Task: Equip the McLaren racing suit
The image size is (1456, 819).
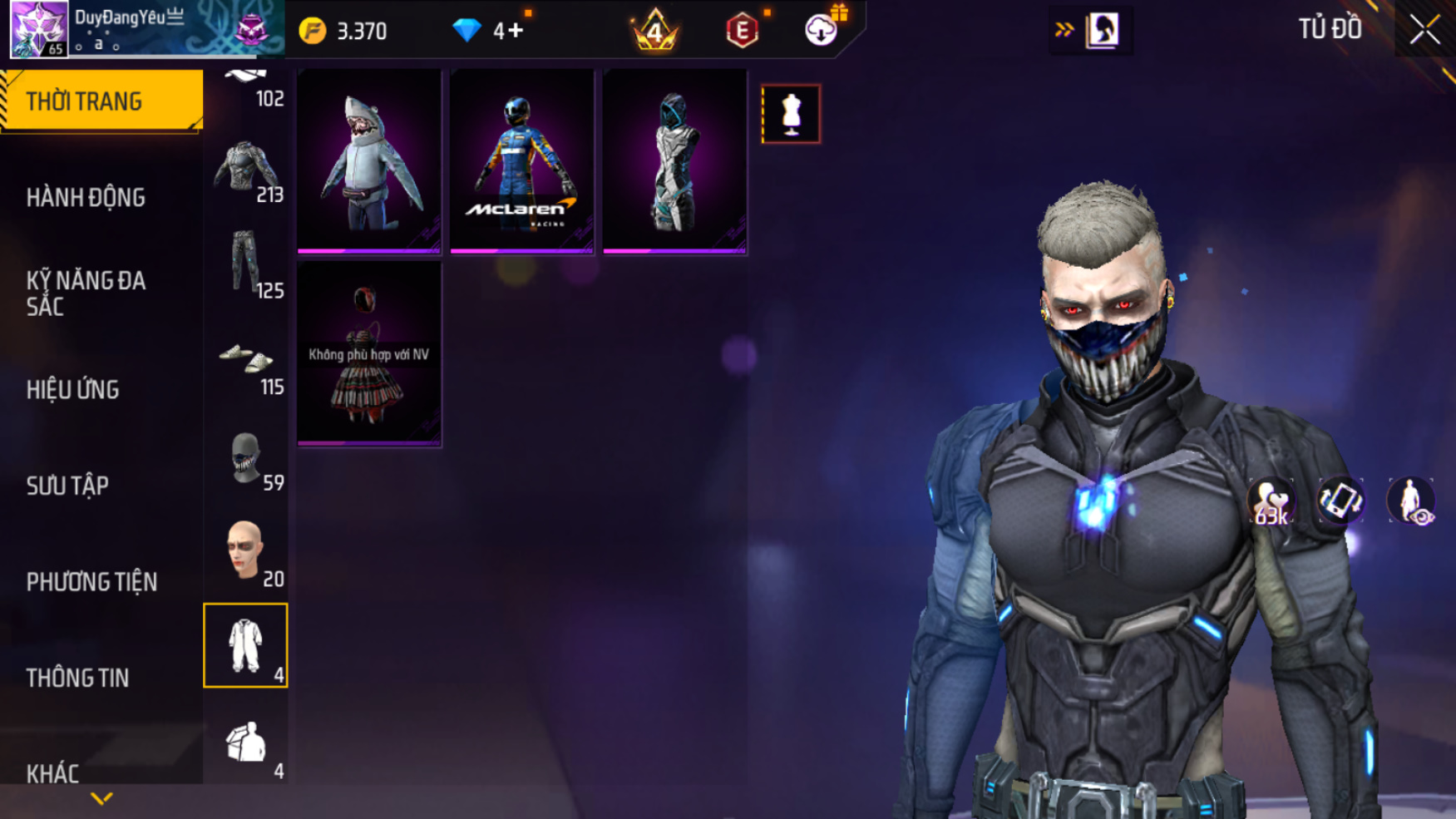Action: pos(521,160)
